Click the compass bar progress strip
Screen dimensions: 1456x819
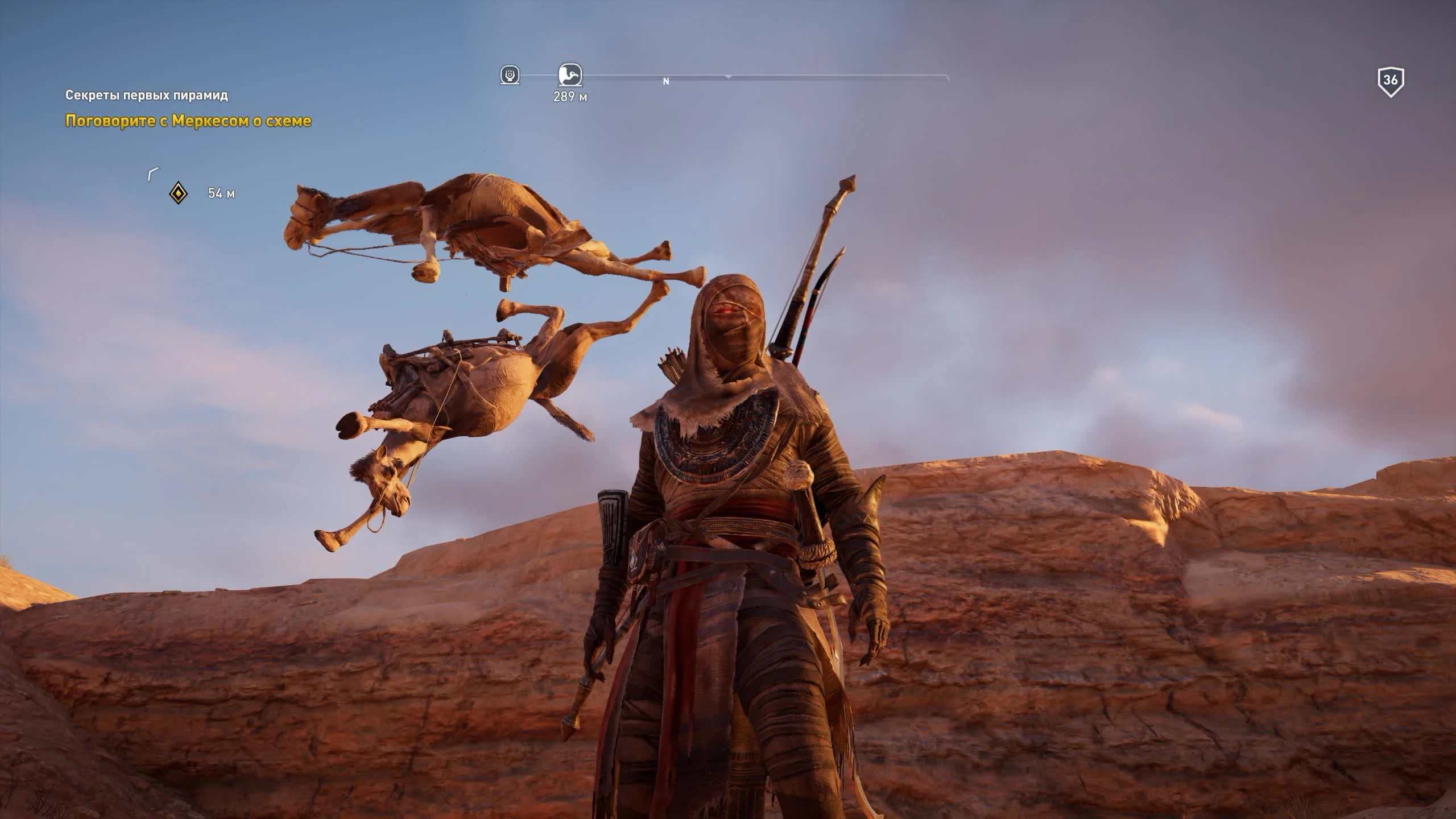tap(768, 74)
